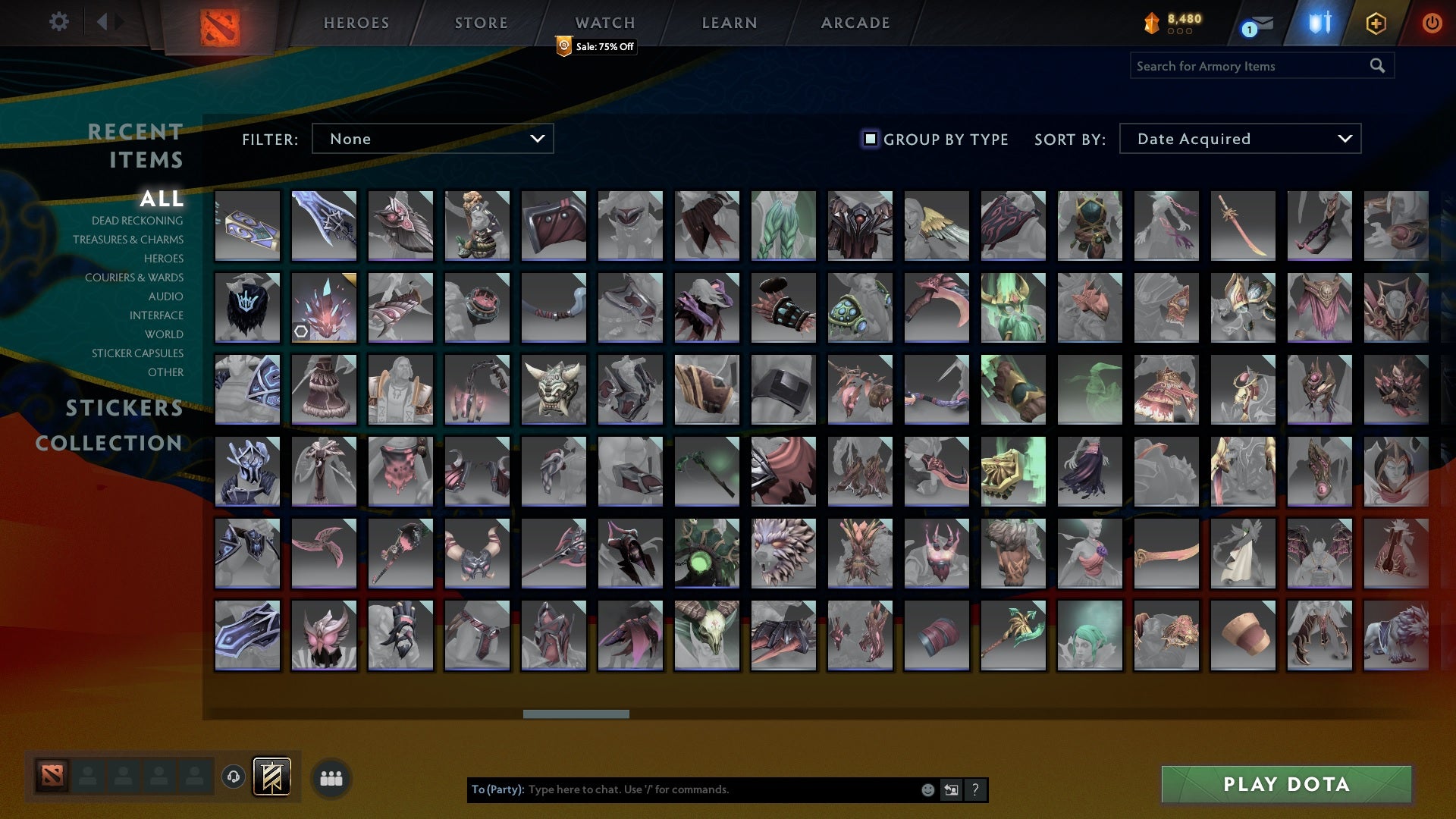Switch to the Store tab
Viewport: 1456px width, 819px height.
tap(481, 23)
